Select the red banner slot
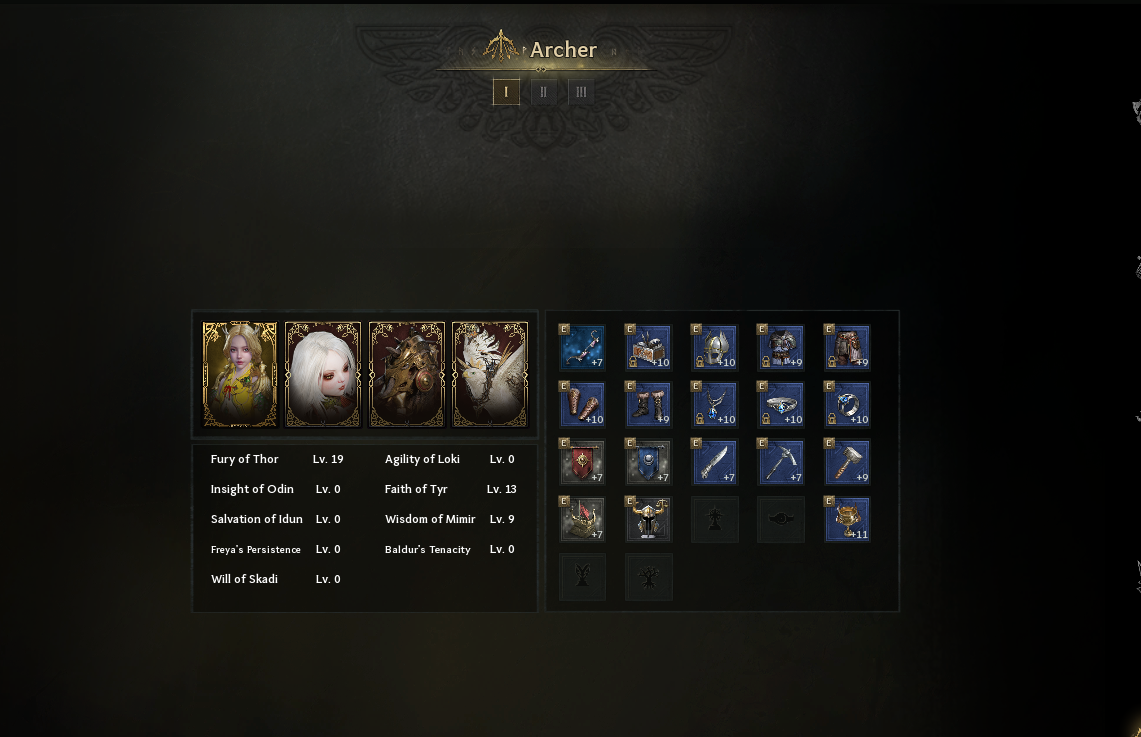1141x737 pixels. [x=582, y=463]
